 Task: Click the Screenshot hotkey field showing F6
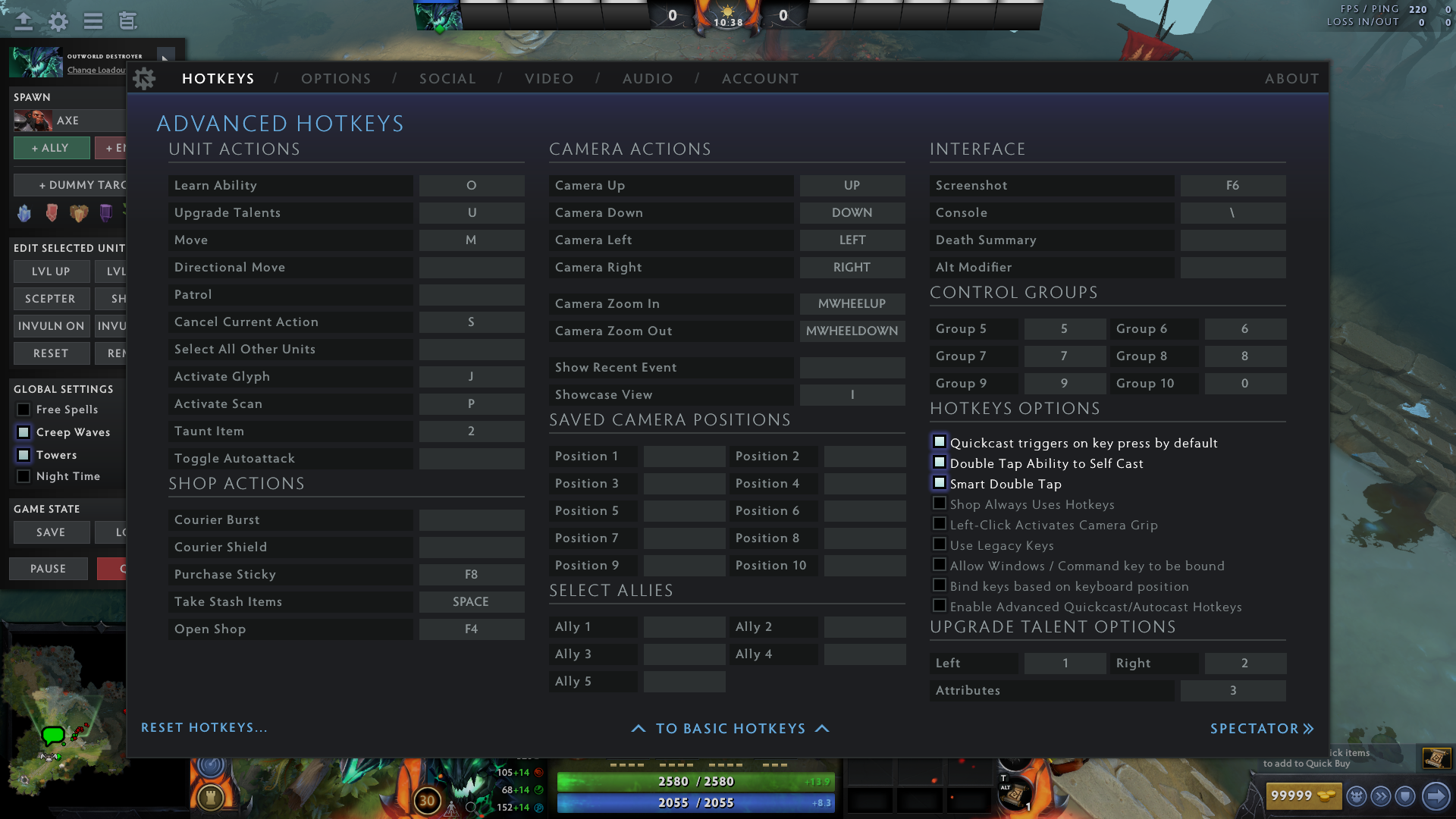(1232, 185)
